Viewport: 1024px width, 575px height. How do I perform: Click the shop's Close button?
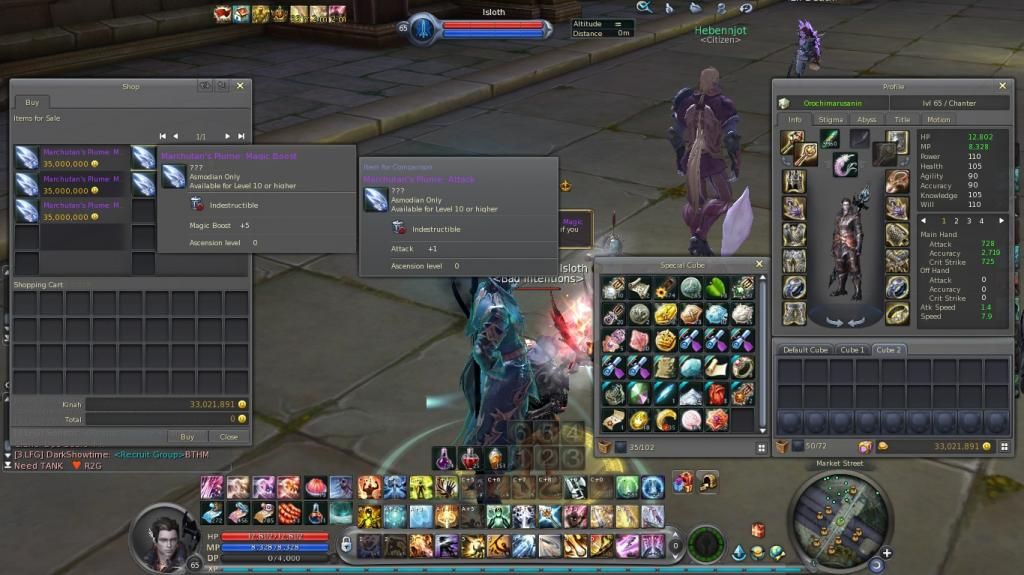coord(229,436)
